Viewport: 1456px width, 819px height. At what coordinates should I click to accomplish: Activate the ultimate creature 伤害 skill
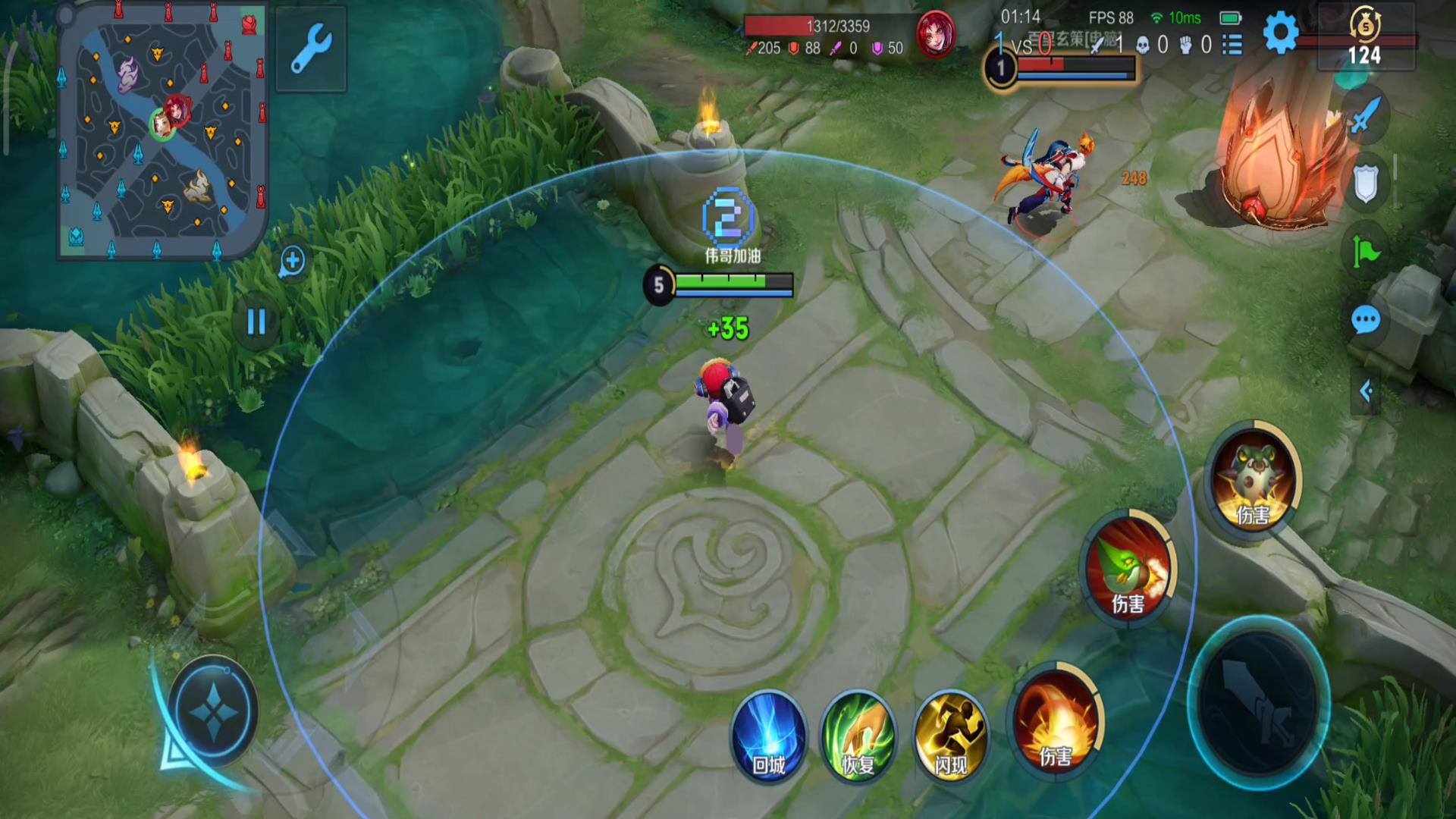pos(1253,479)
